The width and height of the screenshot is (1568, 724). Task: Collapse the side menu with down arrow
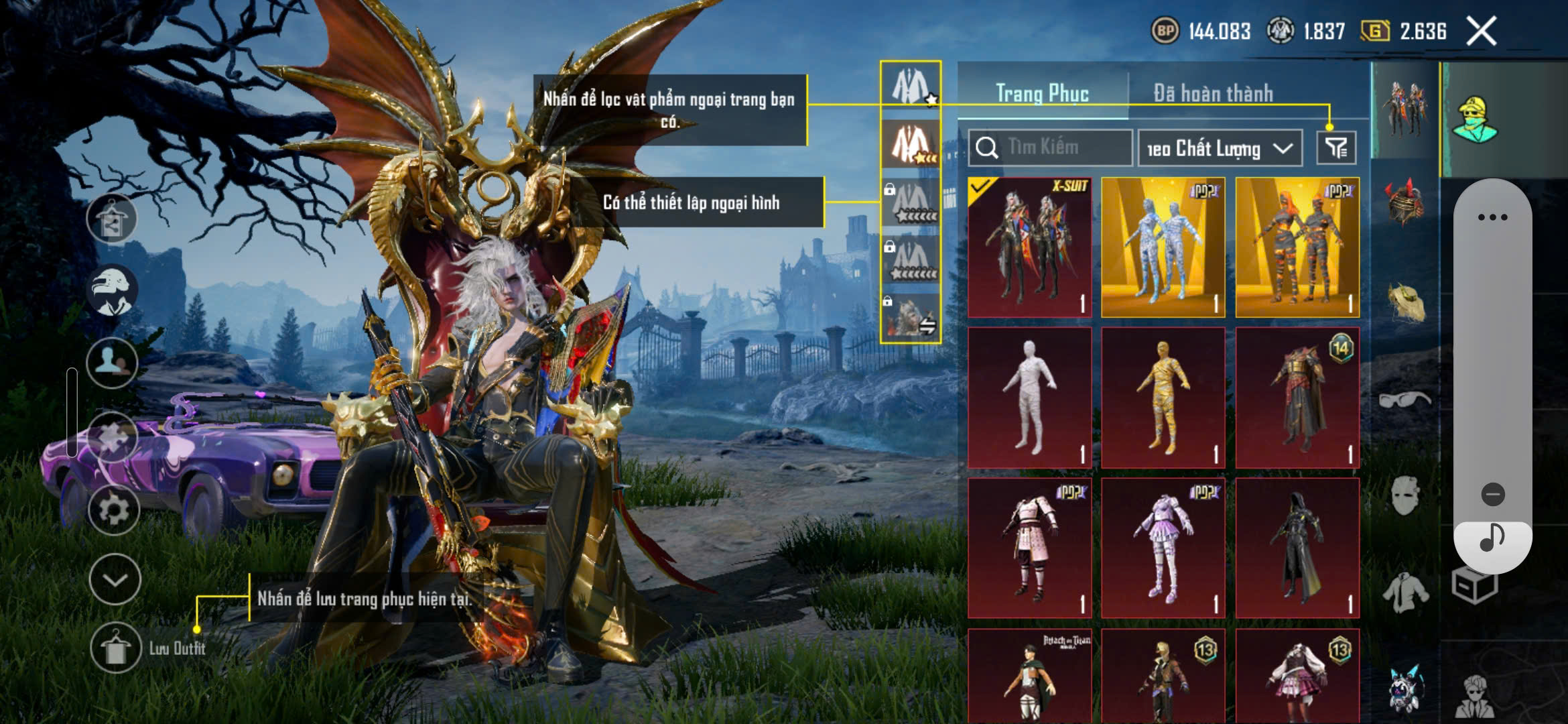115,579
